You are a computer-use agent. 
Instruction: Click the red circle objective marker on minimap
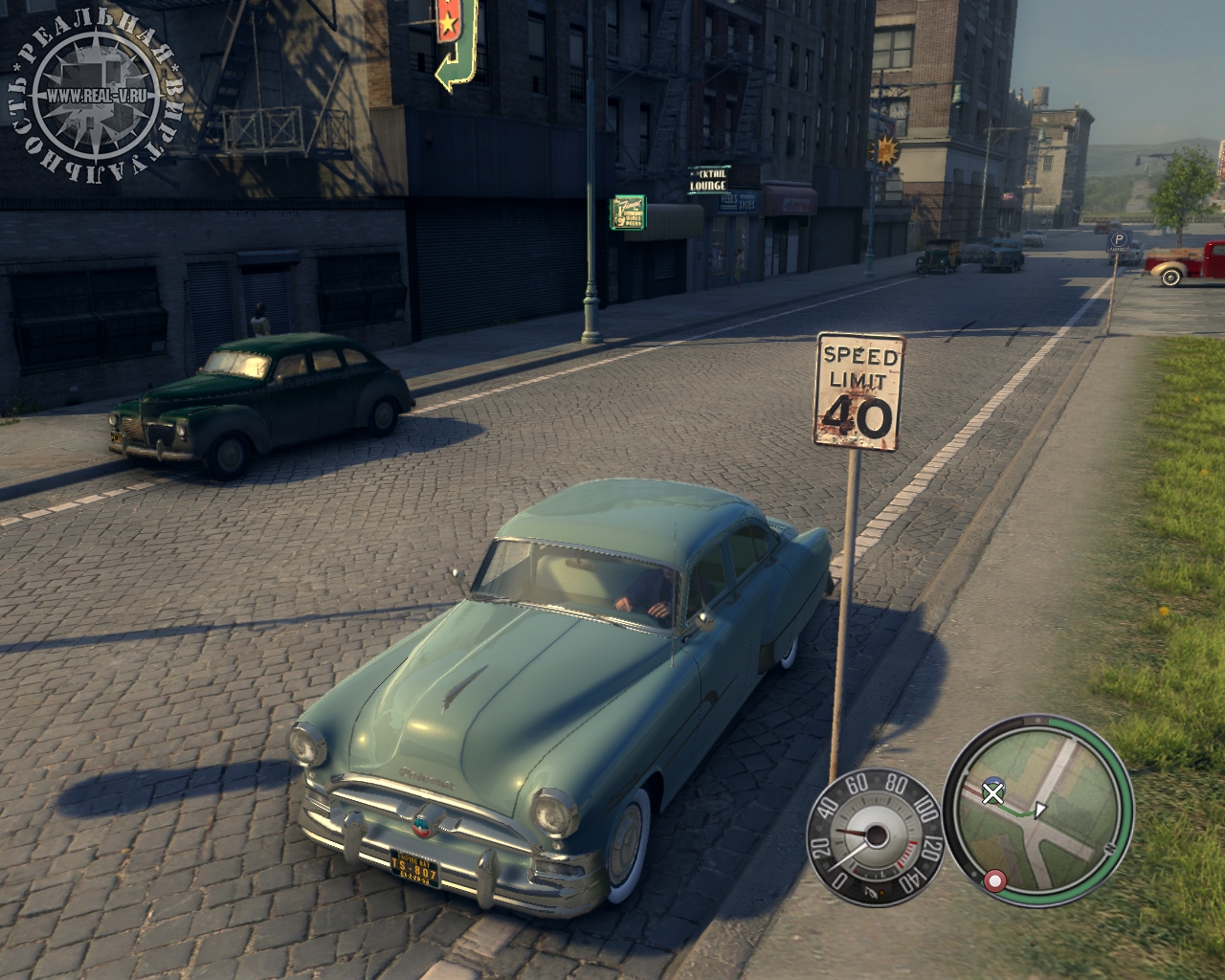click(x=996, y=880)
